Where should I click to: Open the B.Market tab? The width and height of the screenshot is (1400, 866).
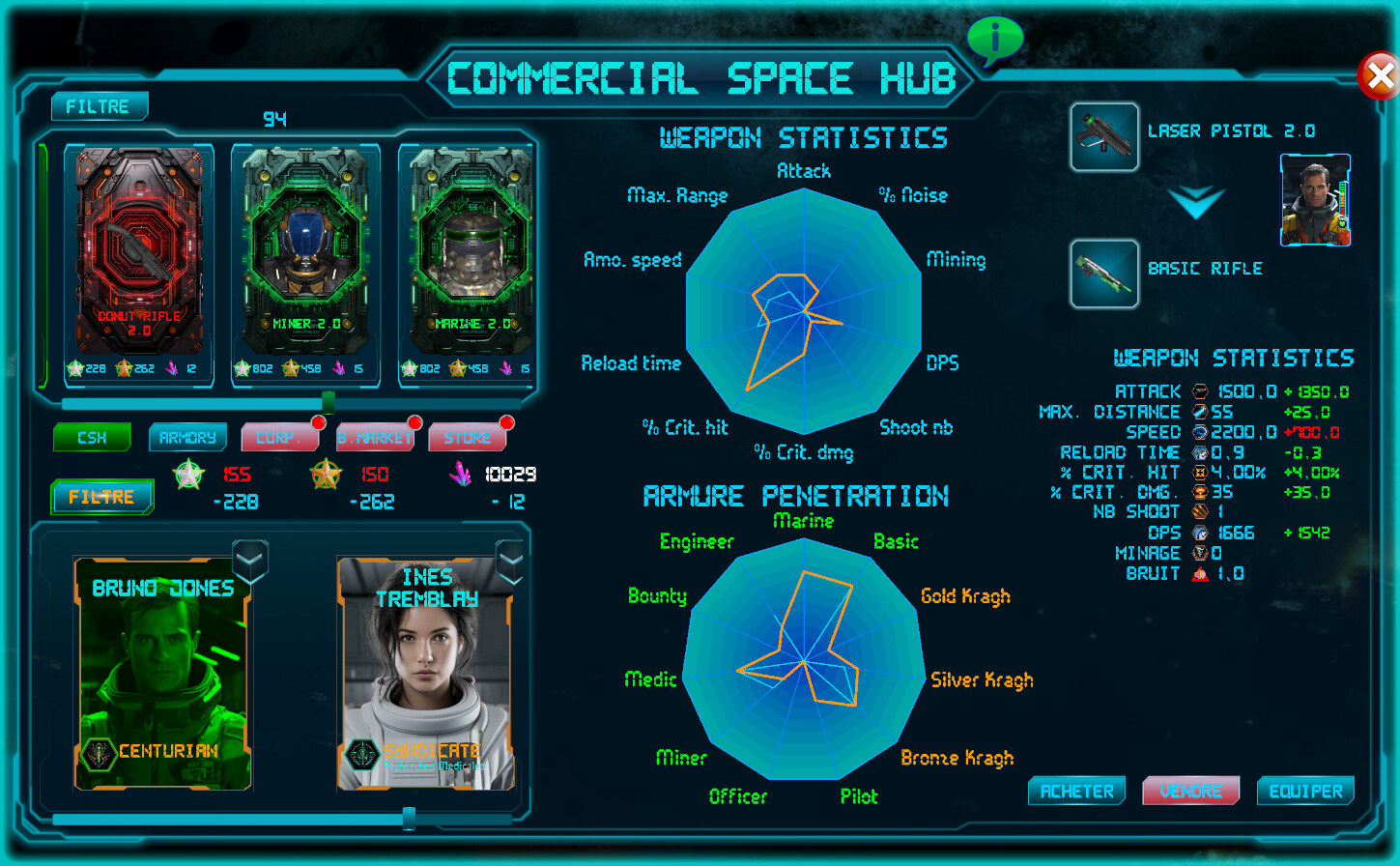[x=375, y=437]
